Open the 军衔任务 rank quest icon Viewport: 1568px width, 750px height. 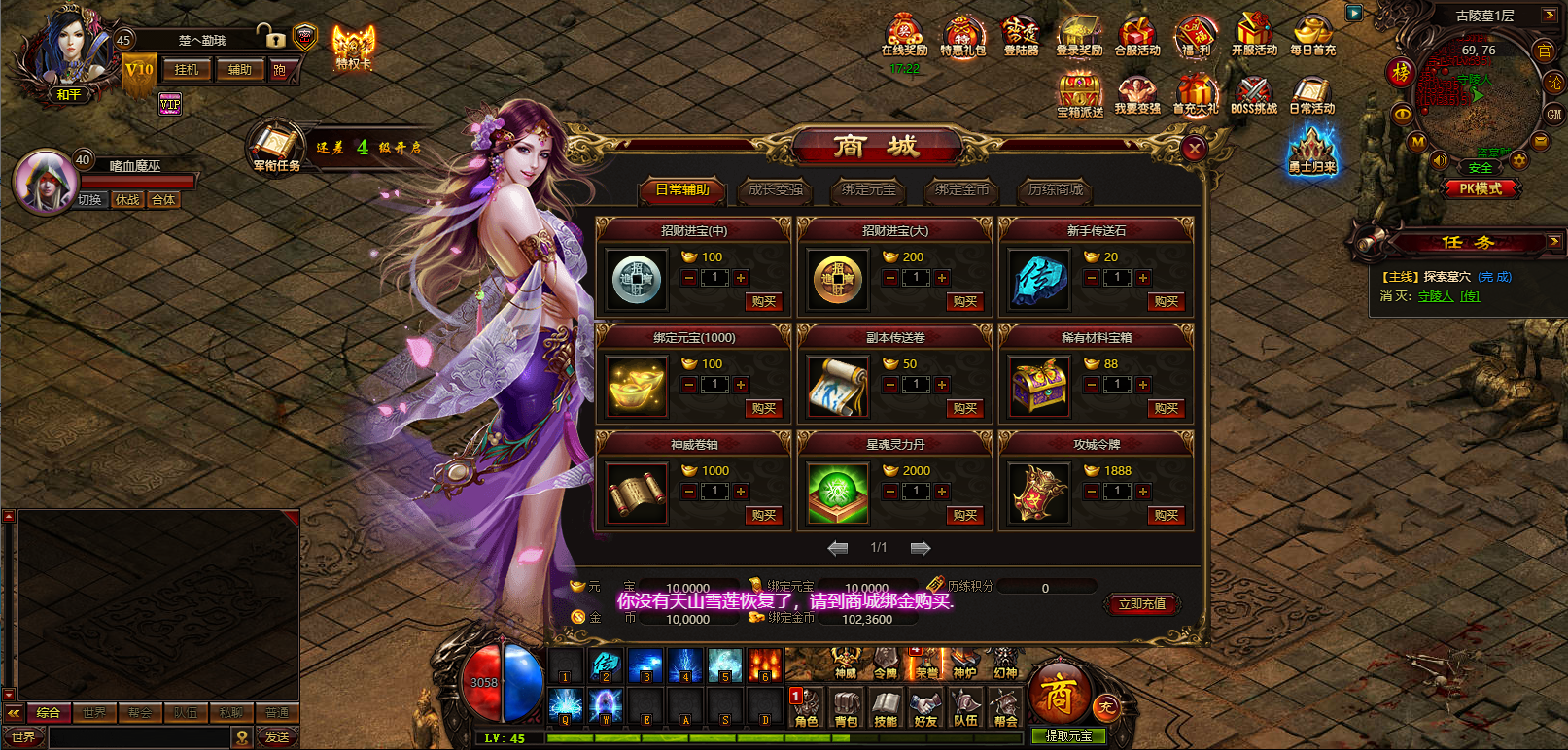click(275, 148)
